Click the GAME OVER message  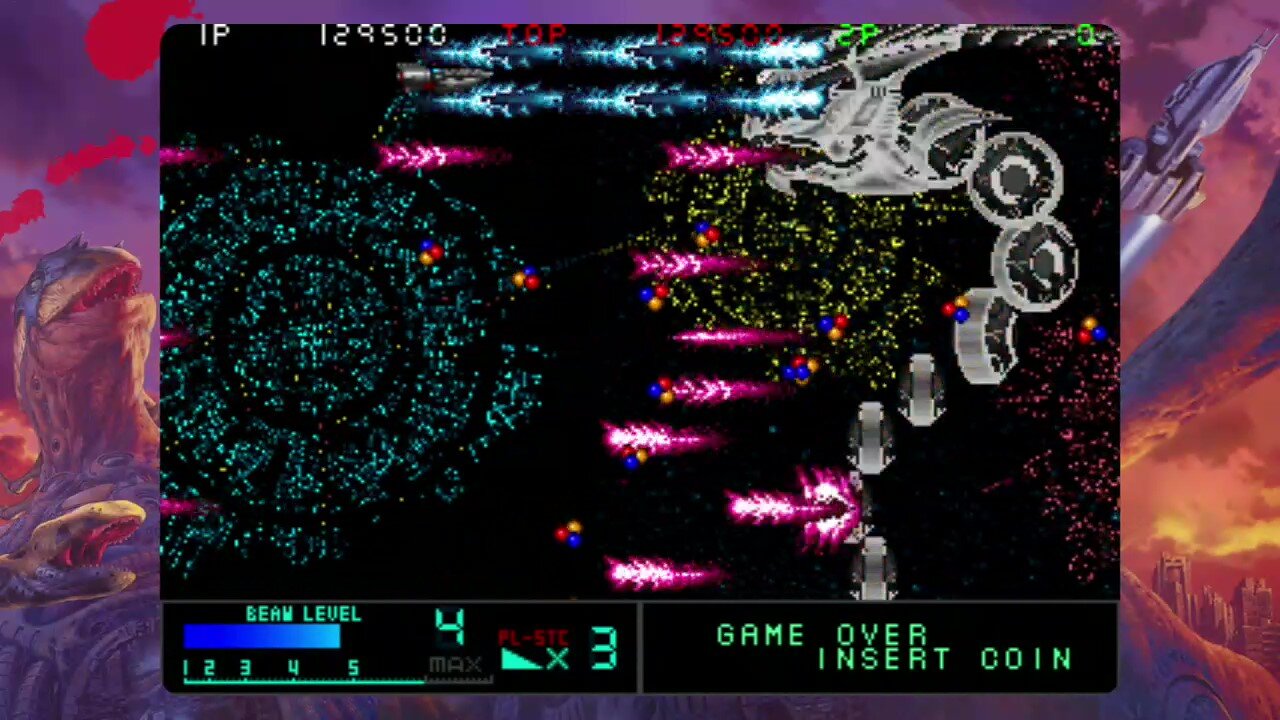click(820, 634)
